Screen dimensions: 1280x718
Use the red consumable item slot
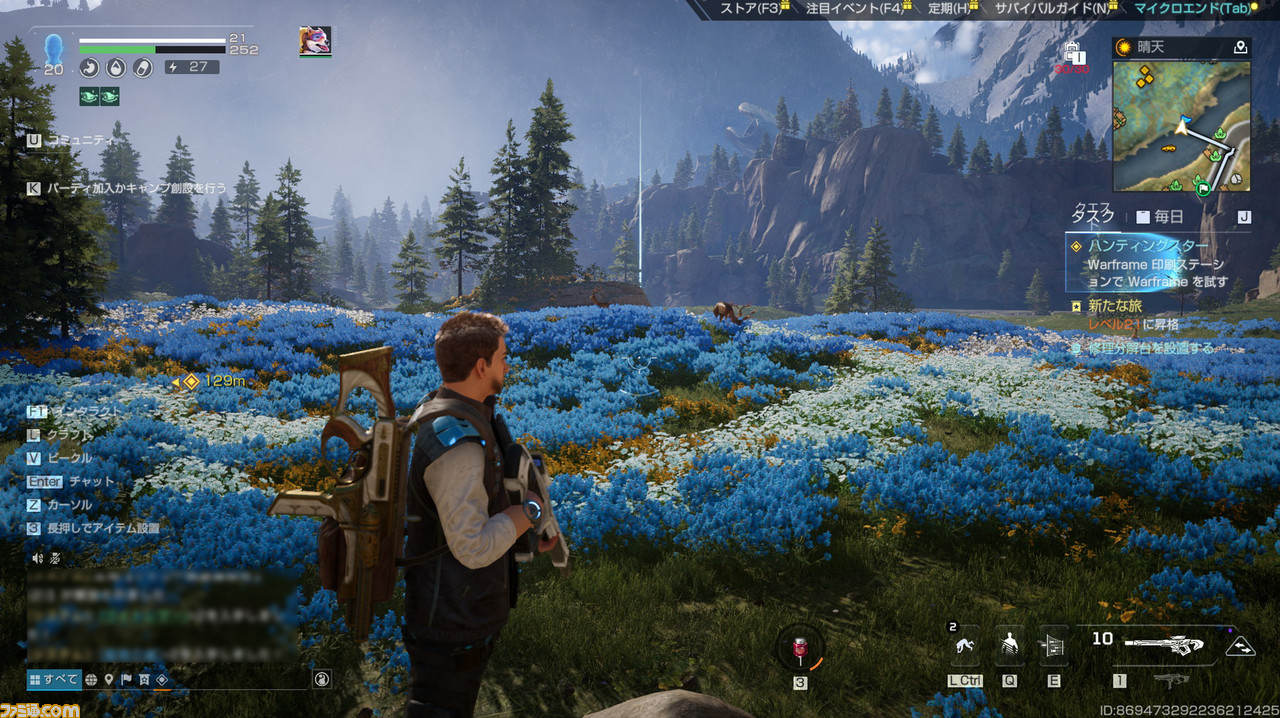[x=800, y=648]
